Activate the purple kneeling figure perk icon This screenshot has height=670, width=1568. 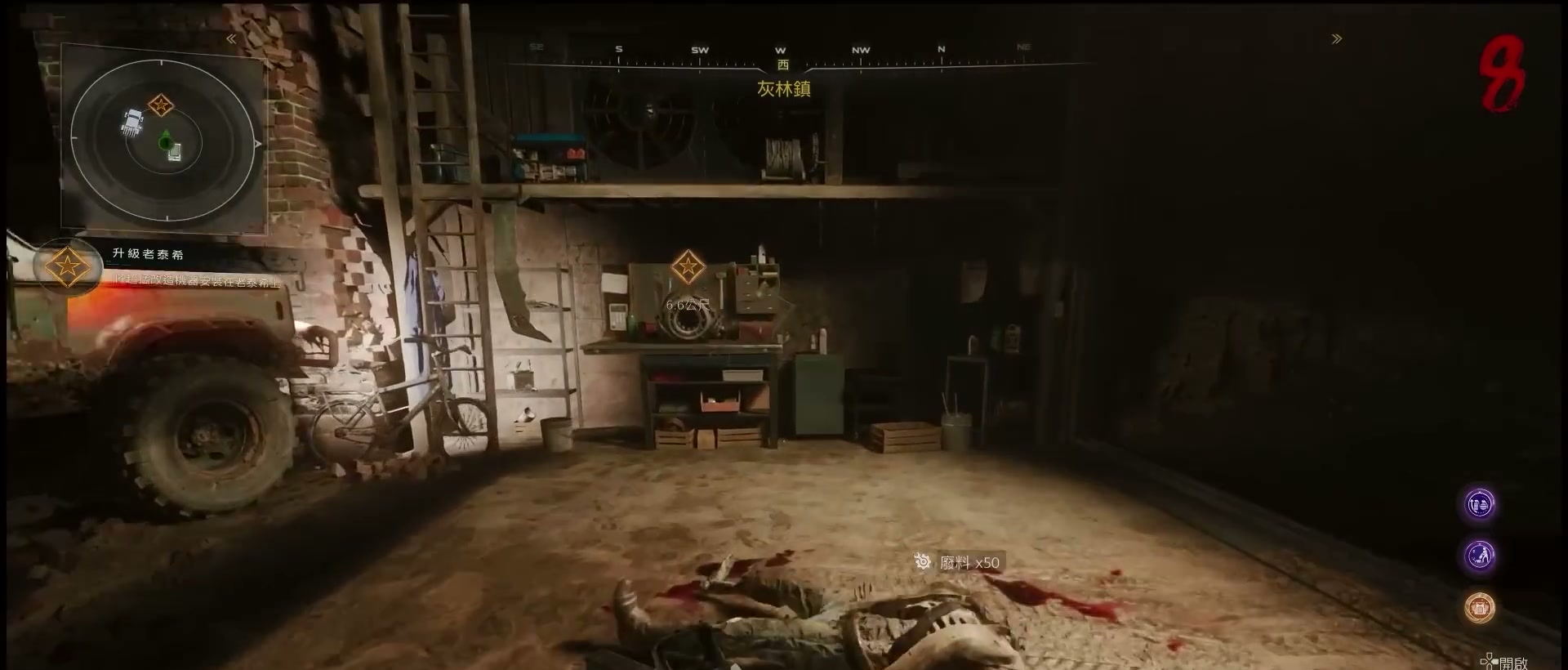tap(1480, 556)
